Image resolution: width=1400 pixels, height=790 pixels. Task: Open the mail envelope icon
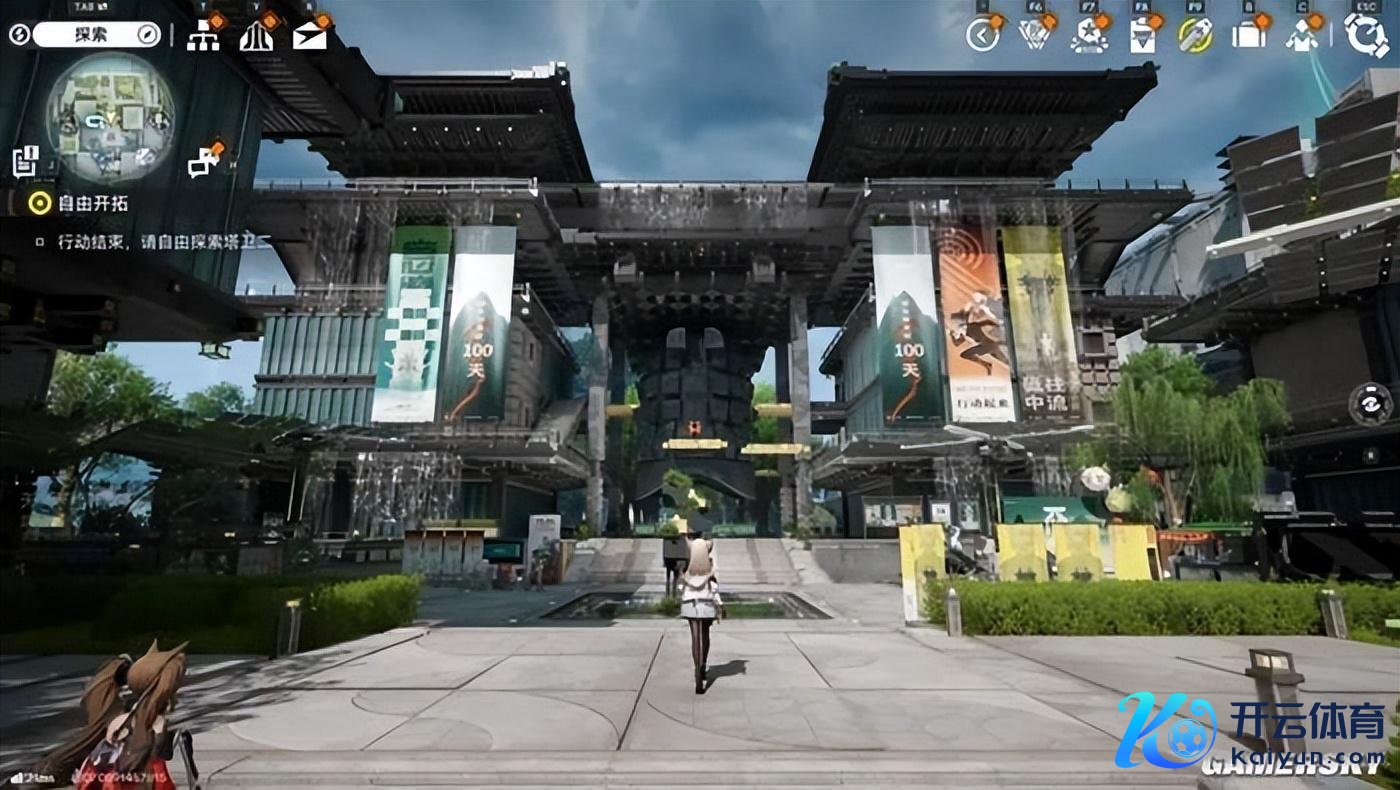click(310, 36)
